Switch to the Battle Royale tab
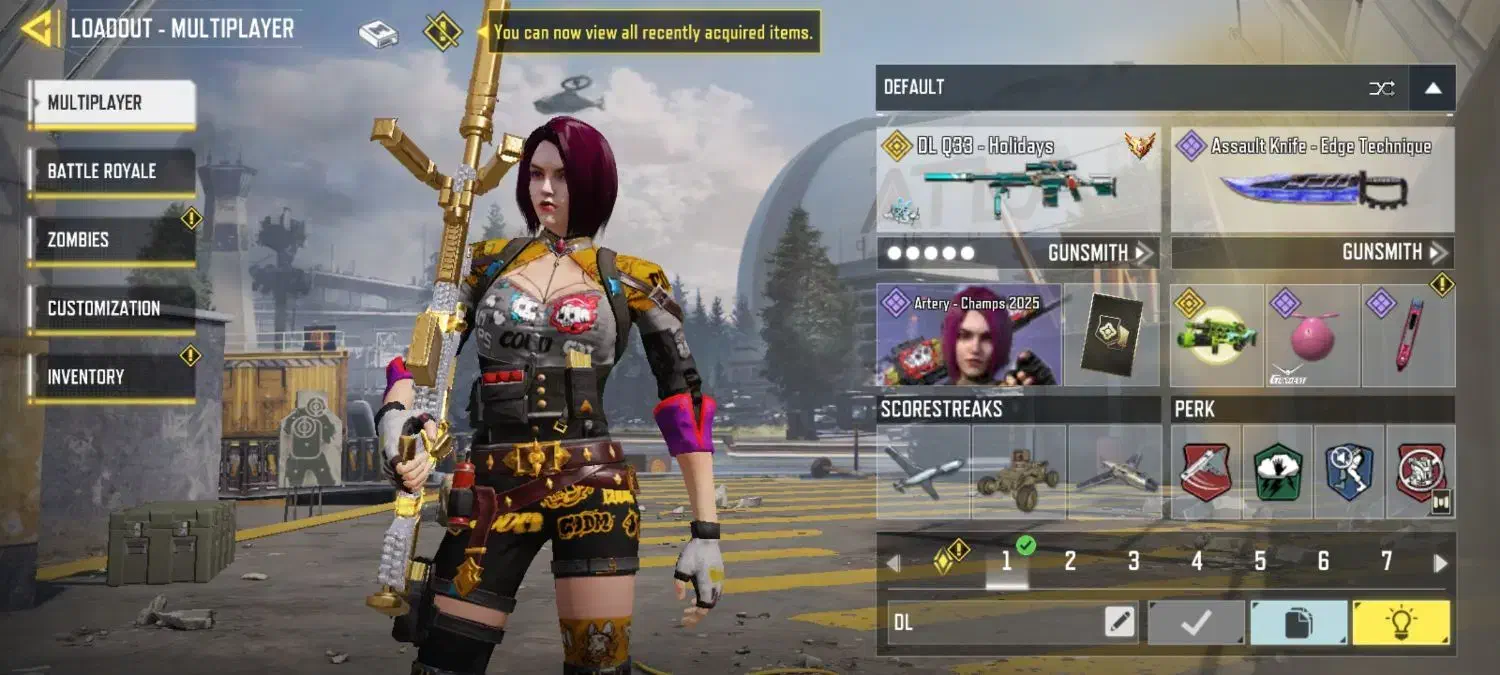 click(110, 171)
